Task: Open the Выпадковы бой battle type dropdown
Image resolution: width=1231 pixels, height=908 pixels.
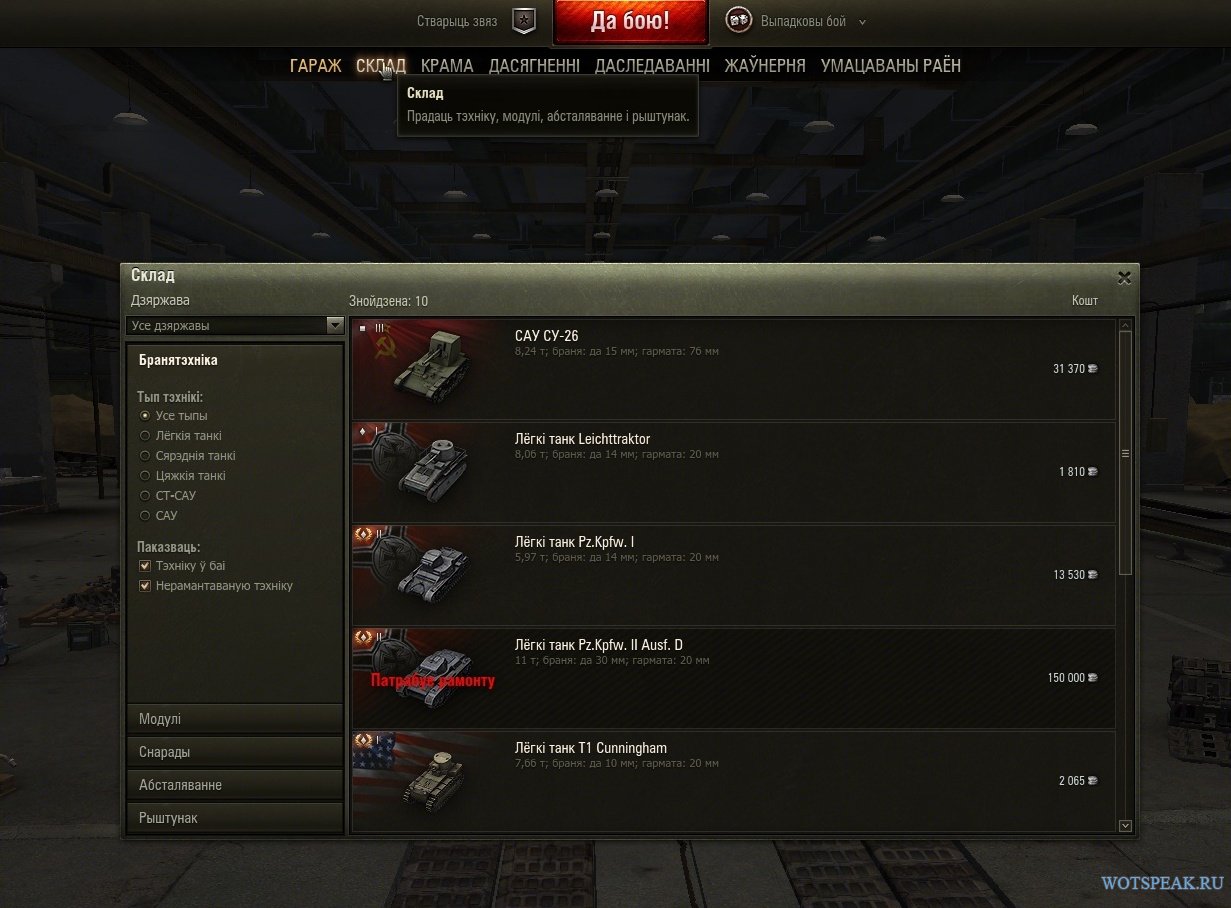Action: (810, 21)
